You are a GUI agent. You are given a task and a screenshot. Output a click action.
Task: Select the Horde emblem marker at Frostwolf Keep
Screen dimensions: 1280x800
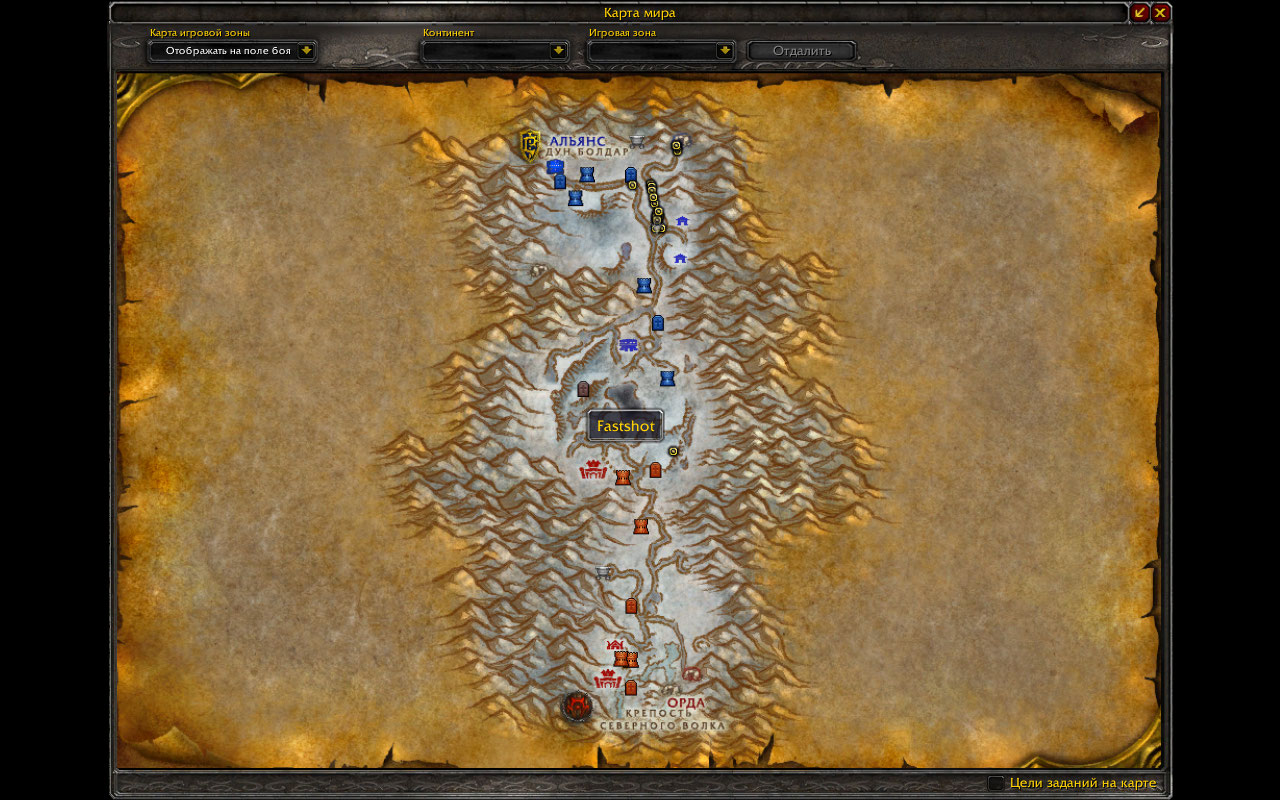(x=576, y=707)
